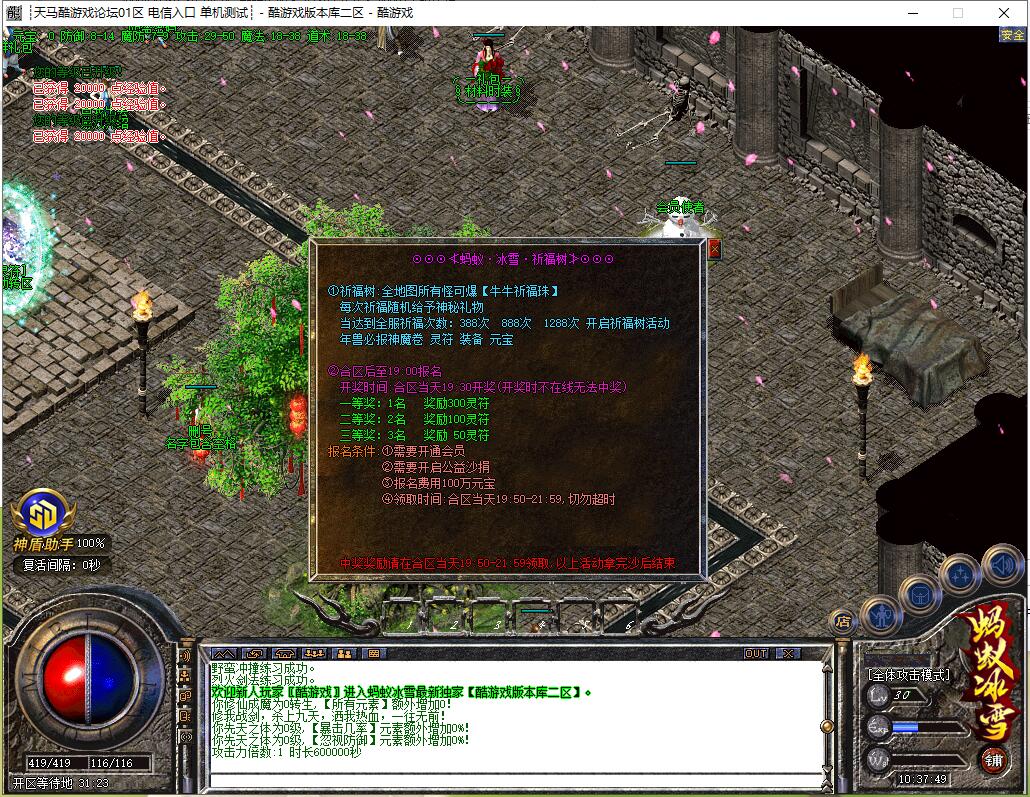This screenshot has height=797, width=1030.
Task: Toggle sound with the speaker icon
Action: [1000, 563]
